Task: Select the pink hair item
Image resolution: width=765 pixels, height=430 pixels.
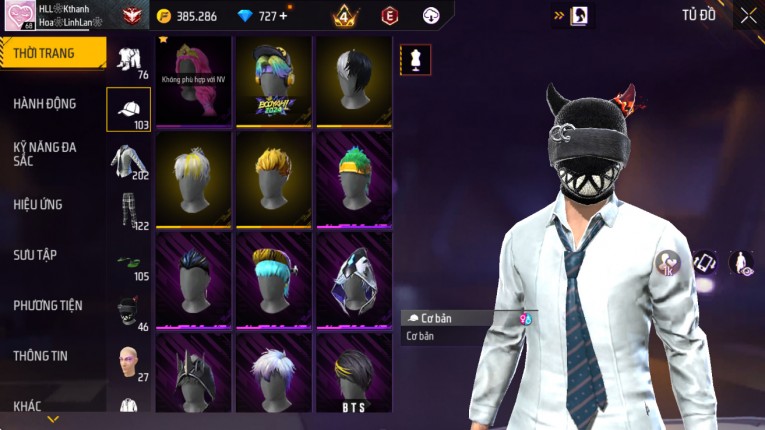Action: pos(194,80)
